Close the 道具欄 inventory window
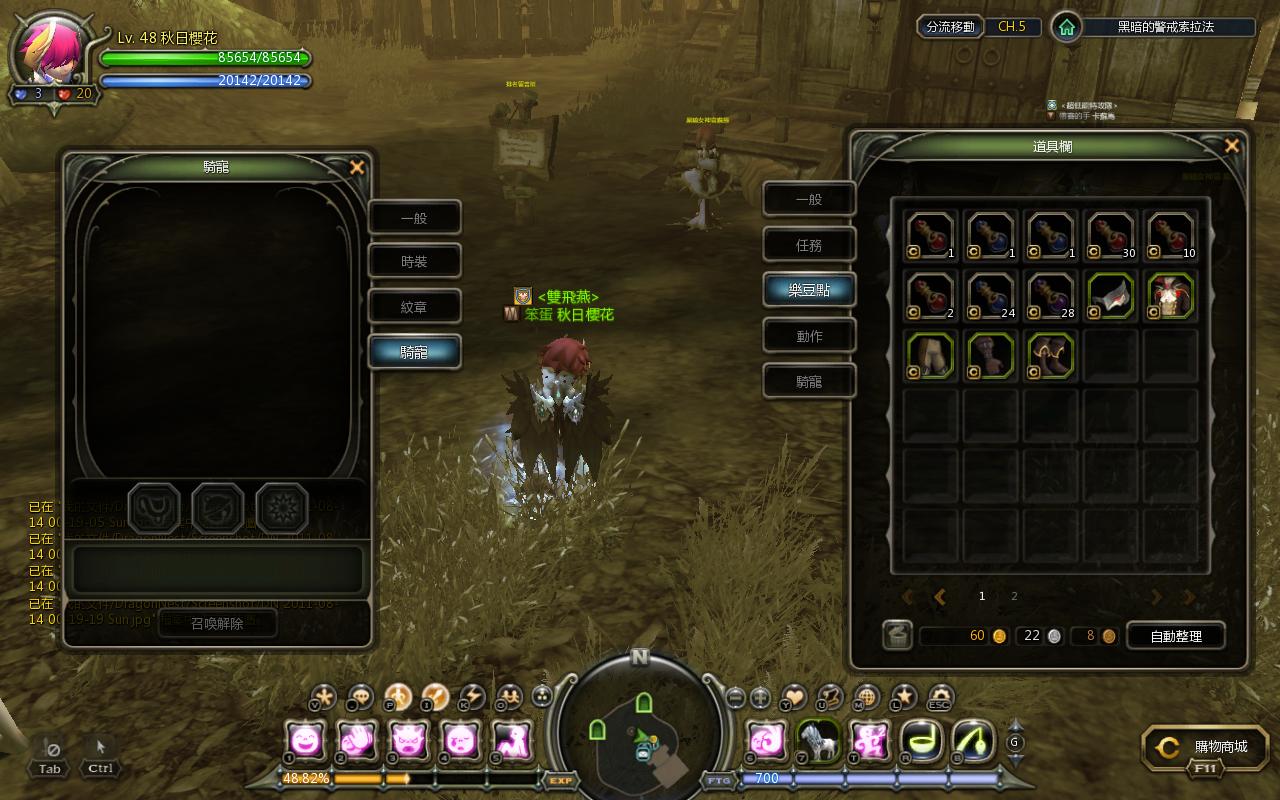The image size is (1280, 800). (x=1232, y=146)
